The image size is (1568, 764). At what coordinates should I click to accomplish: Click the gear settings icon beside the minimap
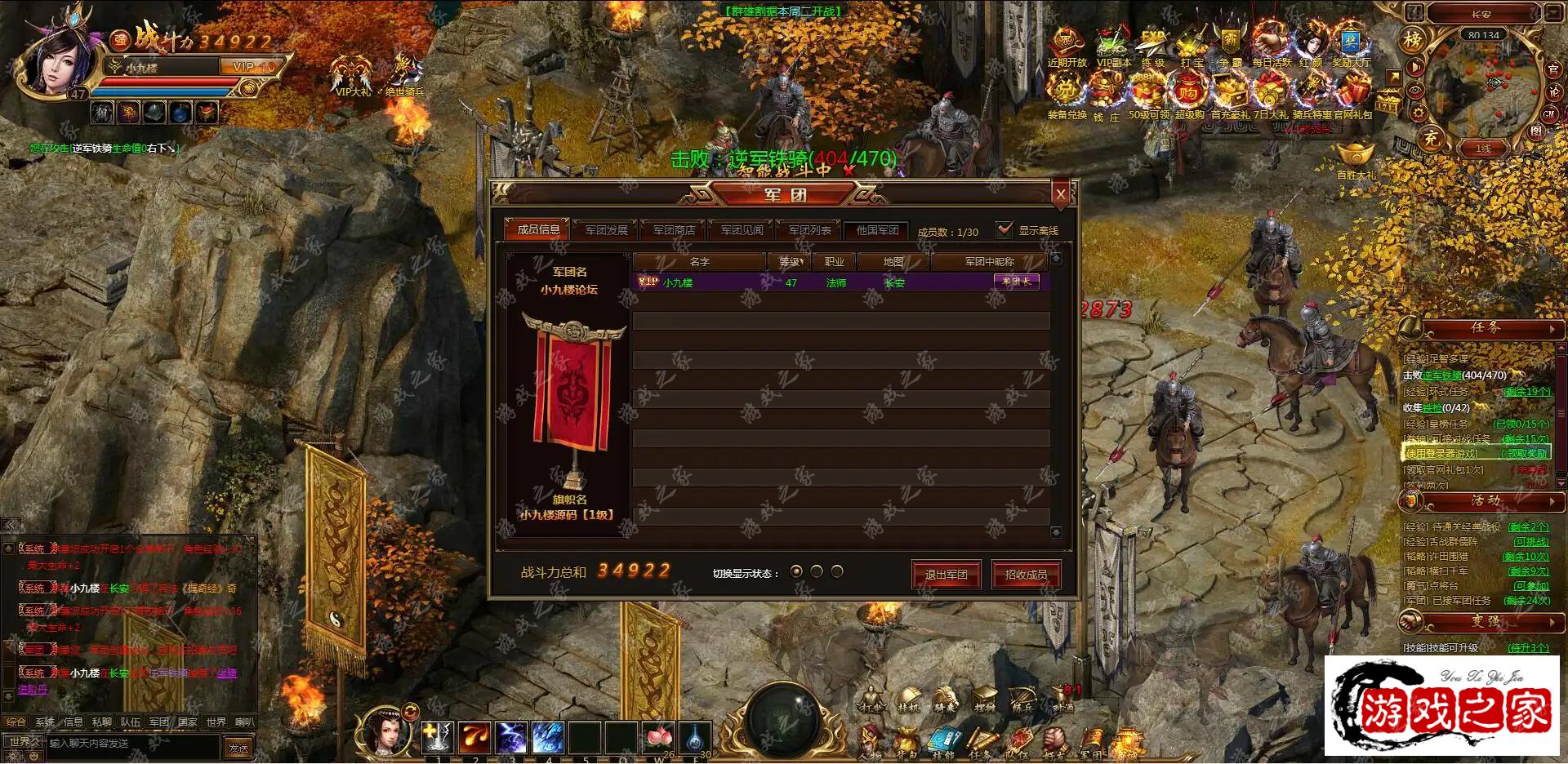(1419, 113)
